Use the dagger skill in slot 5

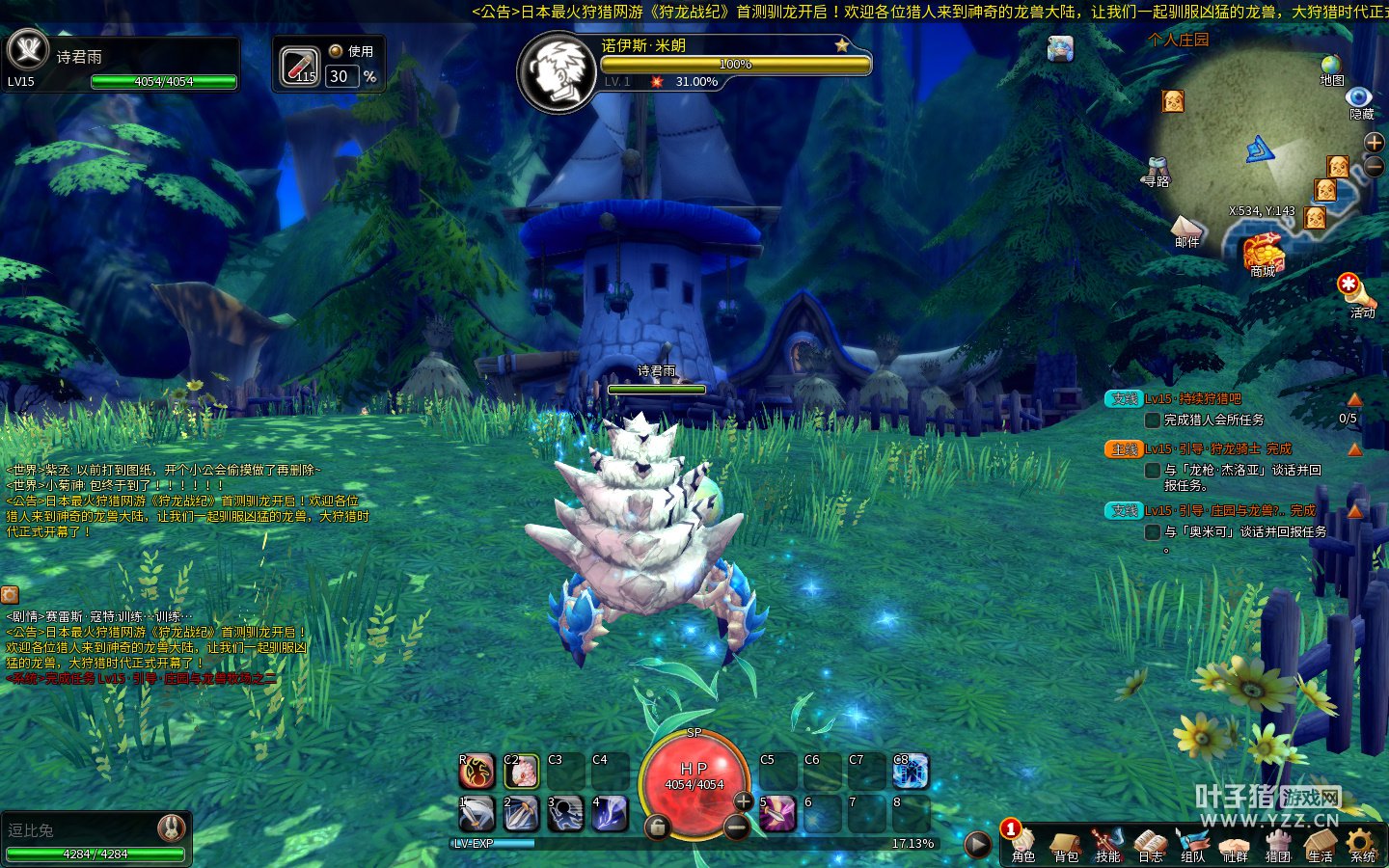coord(777,813)
